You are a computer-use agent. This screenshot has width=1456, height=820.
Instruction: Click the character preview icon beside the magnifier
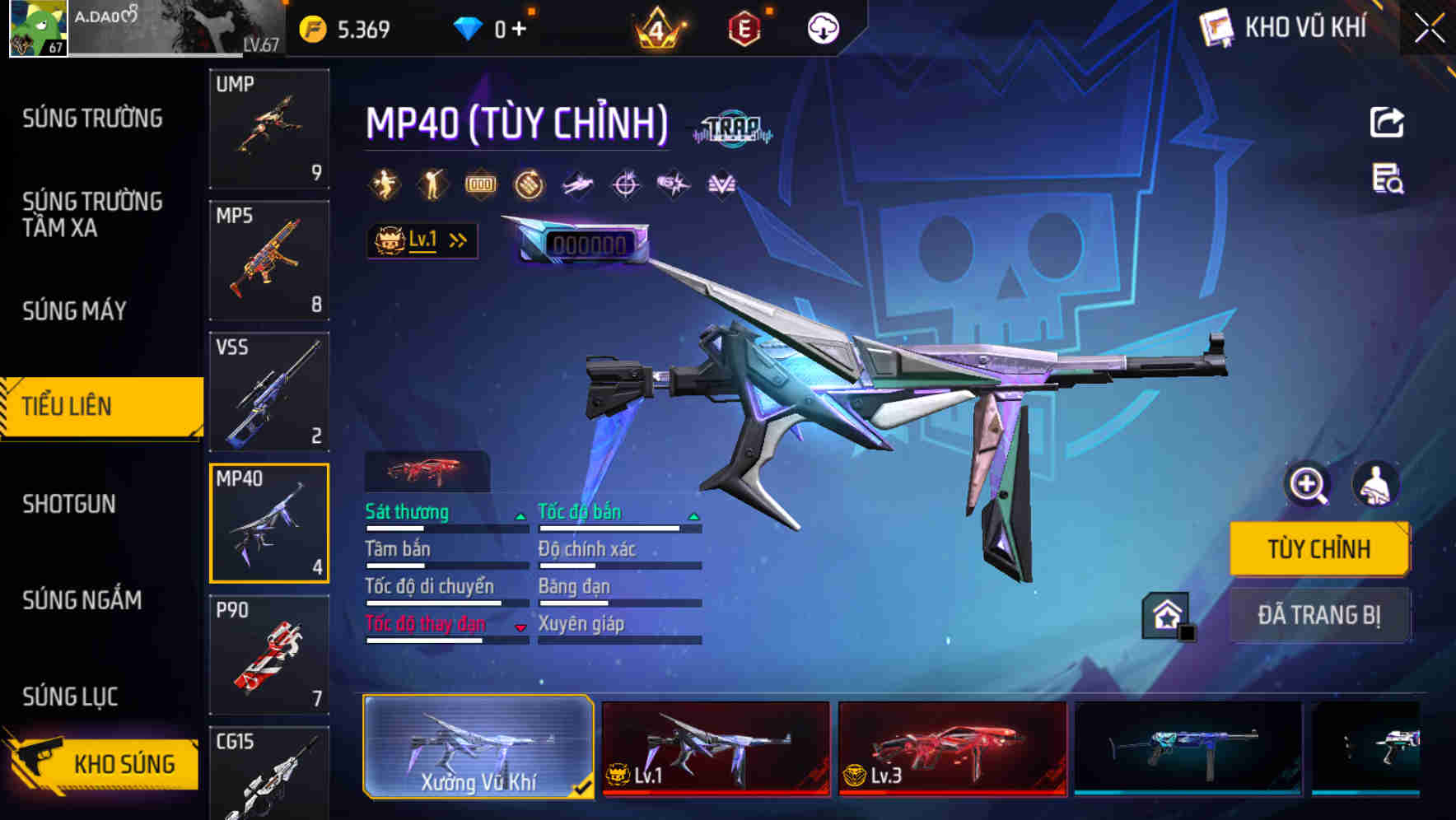1377,486
